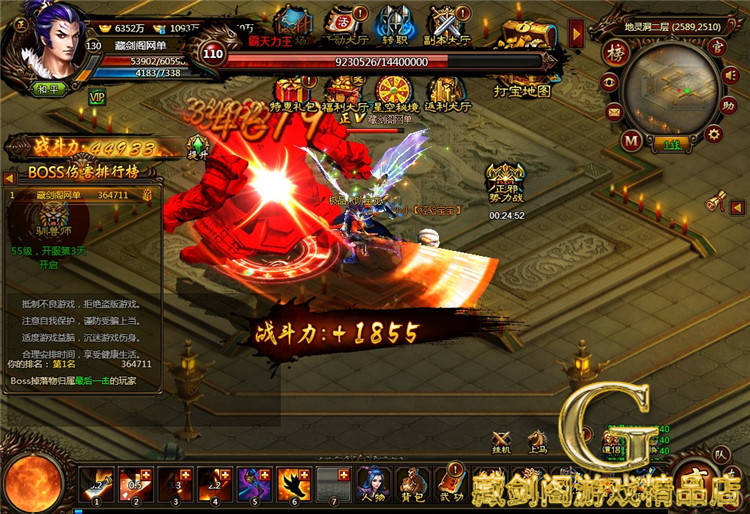
Task: Click the green 提升 power-up arrow
Action: point(198,150)
